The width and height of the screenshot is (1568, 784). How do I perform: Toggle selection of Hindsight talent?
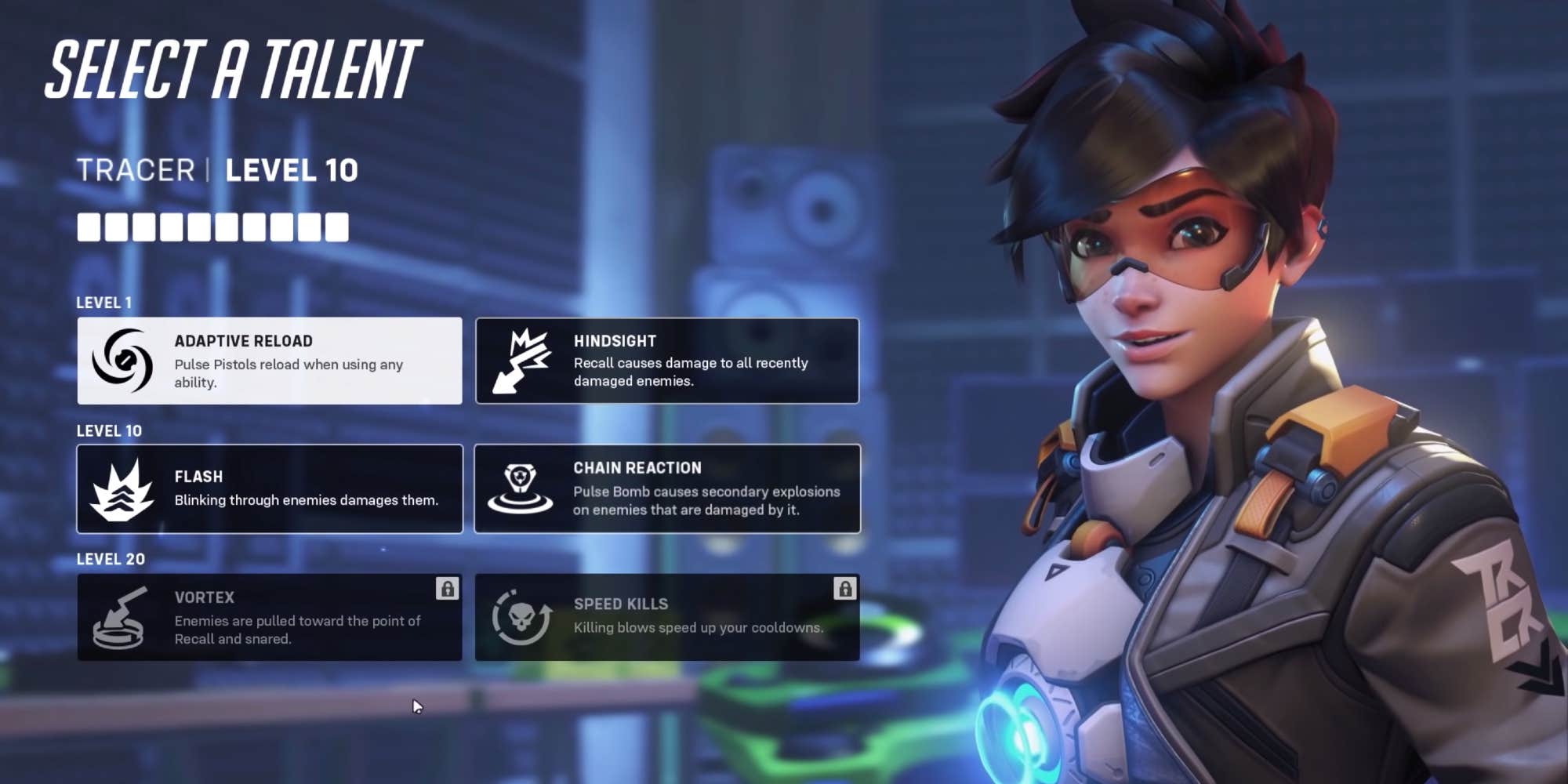[666, 361]
